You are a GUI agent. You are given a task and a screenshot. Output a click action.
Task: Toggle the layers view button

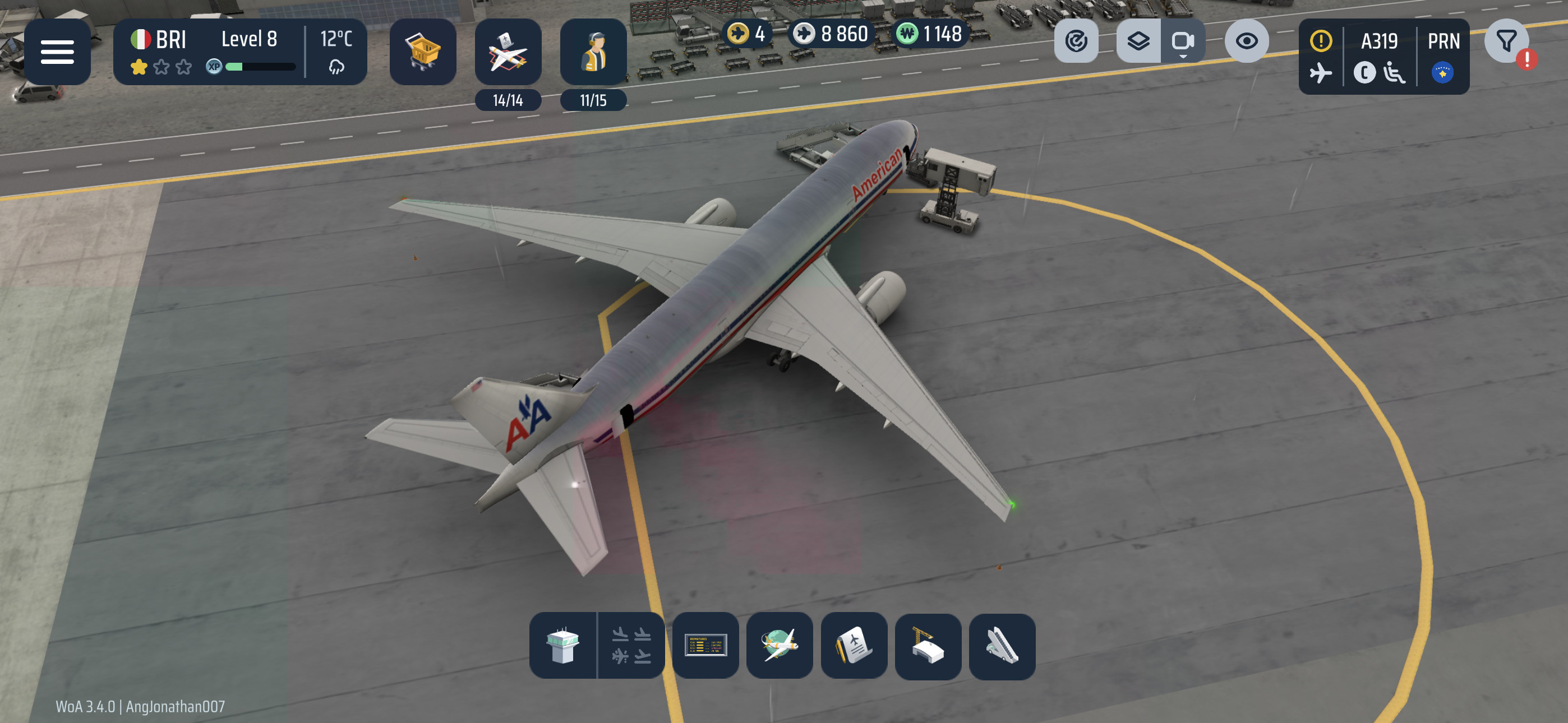pyautogui.click(x=1138, y=41)
